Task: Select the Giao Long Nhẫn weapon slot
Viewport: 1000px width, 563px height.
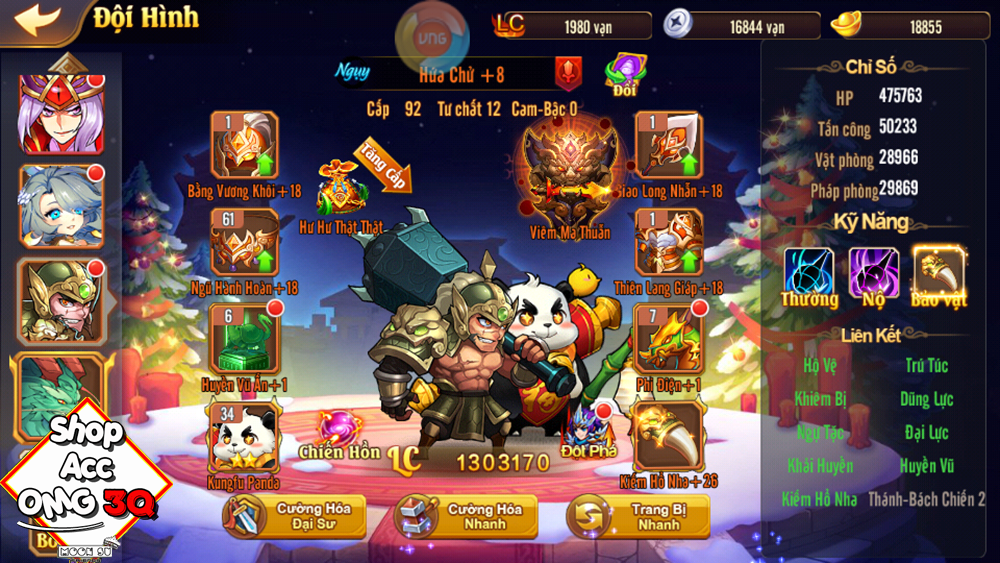Action: pos(668,146)
